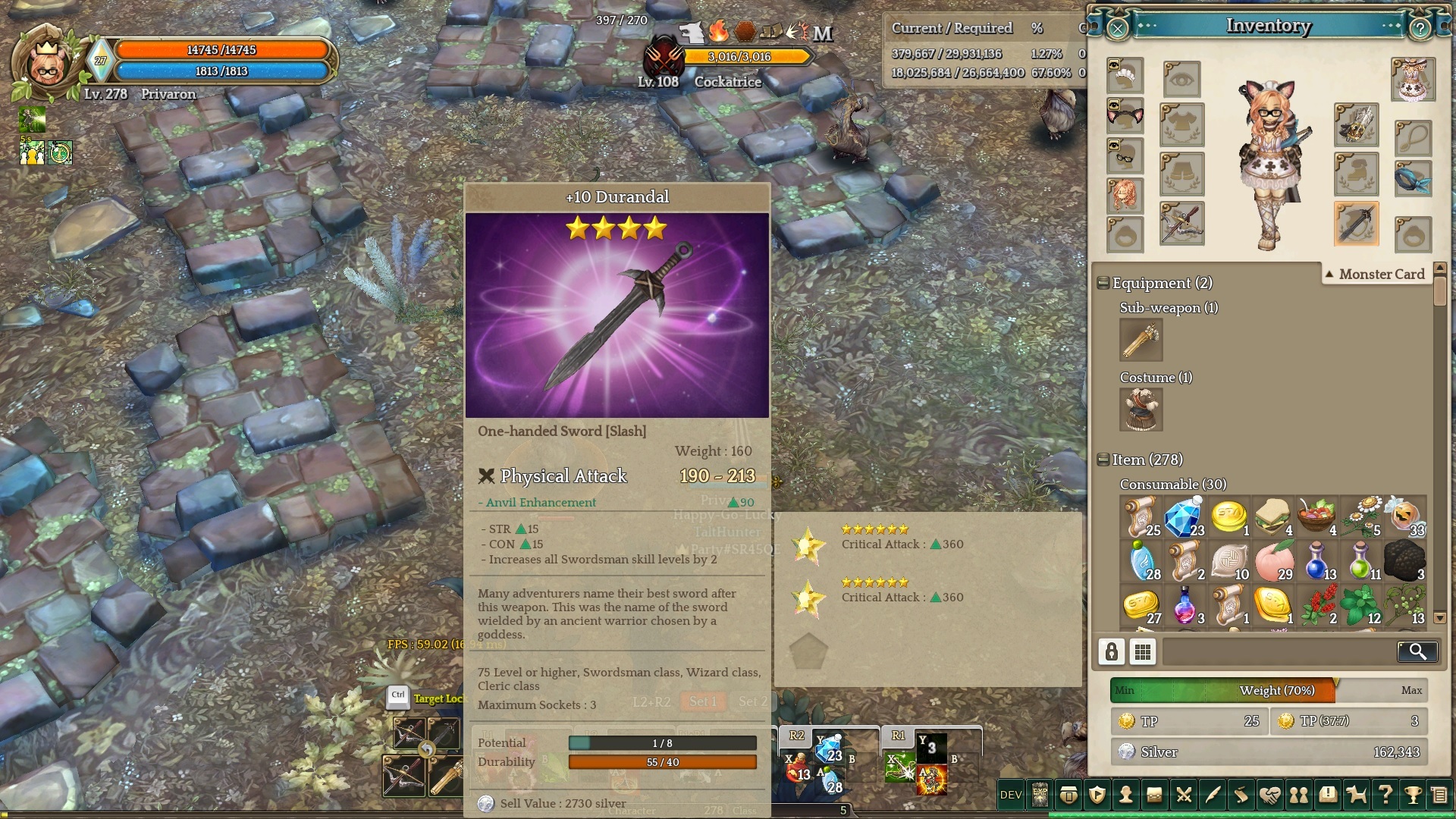Select the golden pistol sub-weapon
Viewport: 1456px width, 819px height.
click(x=1141, y=340)
